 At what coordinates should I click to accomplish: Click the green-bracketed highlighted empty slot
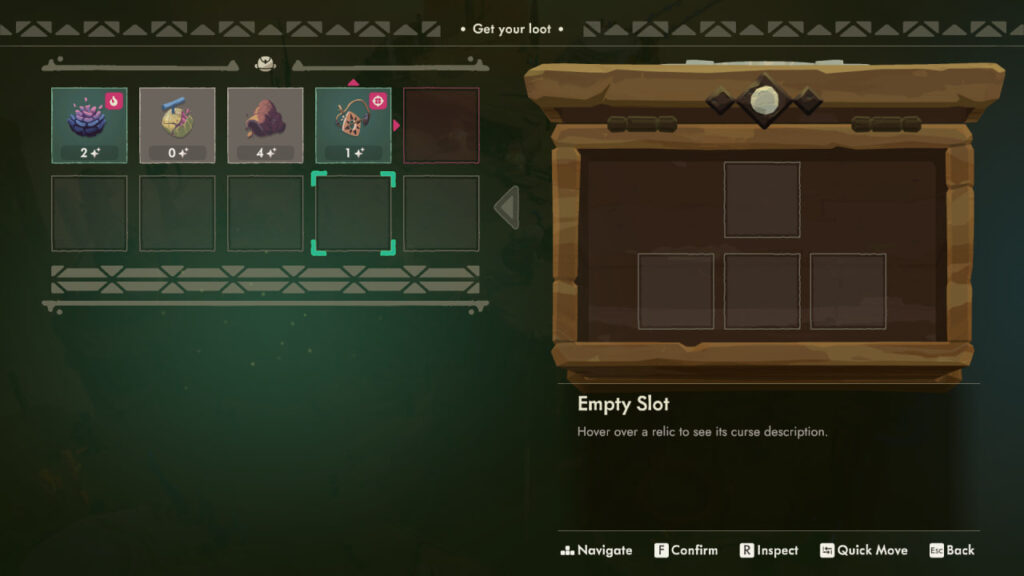tap(353, 212)
